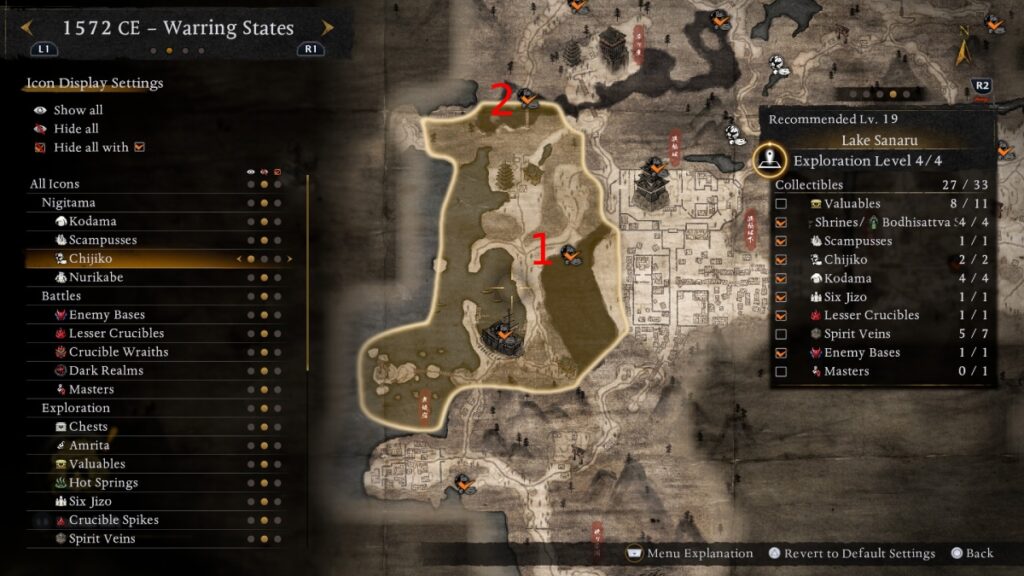
Task: Select Enemy Bases in the icon list
Action: 107,315
